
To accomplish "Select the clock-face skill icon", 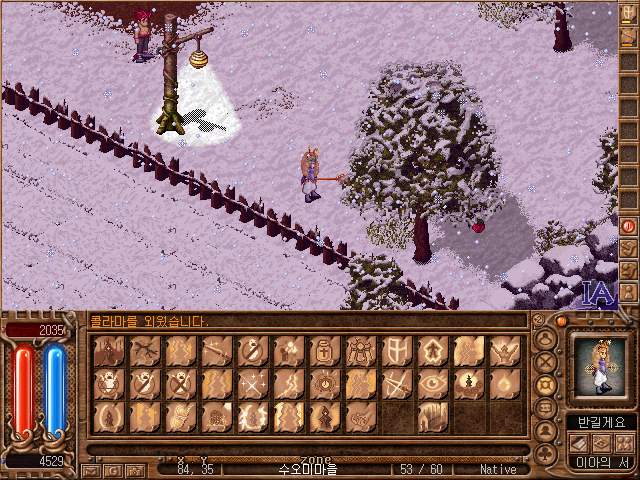I will 324,384.
